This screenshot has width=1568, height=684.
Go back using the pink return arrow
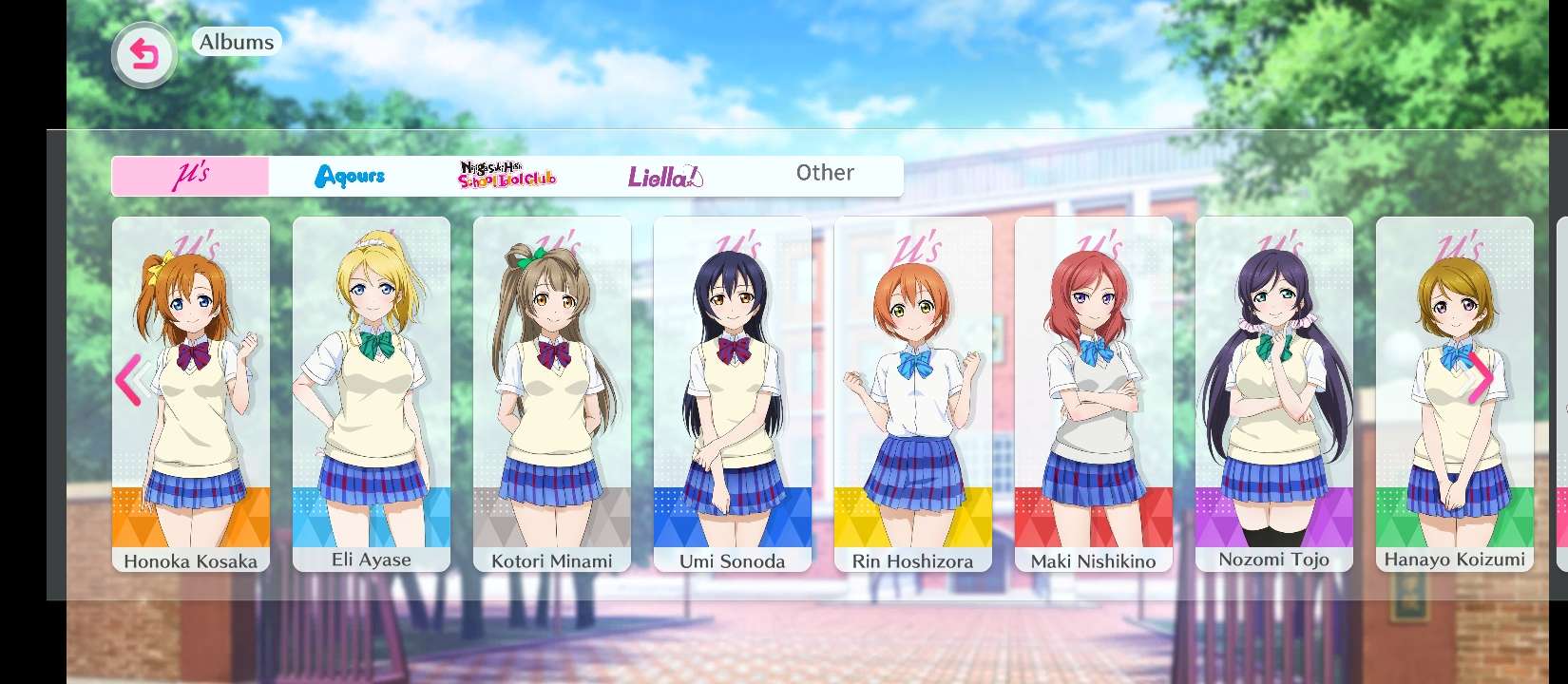click(x=144, y=56)
